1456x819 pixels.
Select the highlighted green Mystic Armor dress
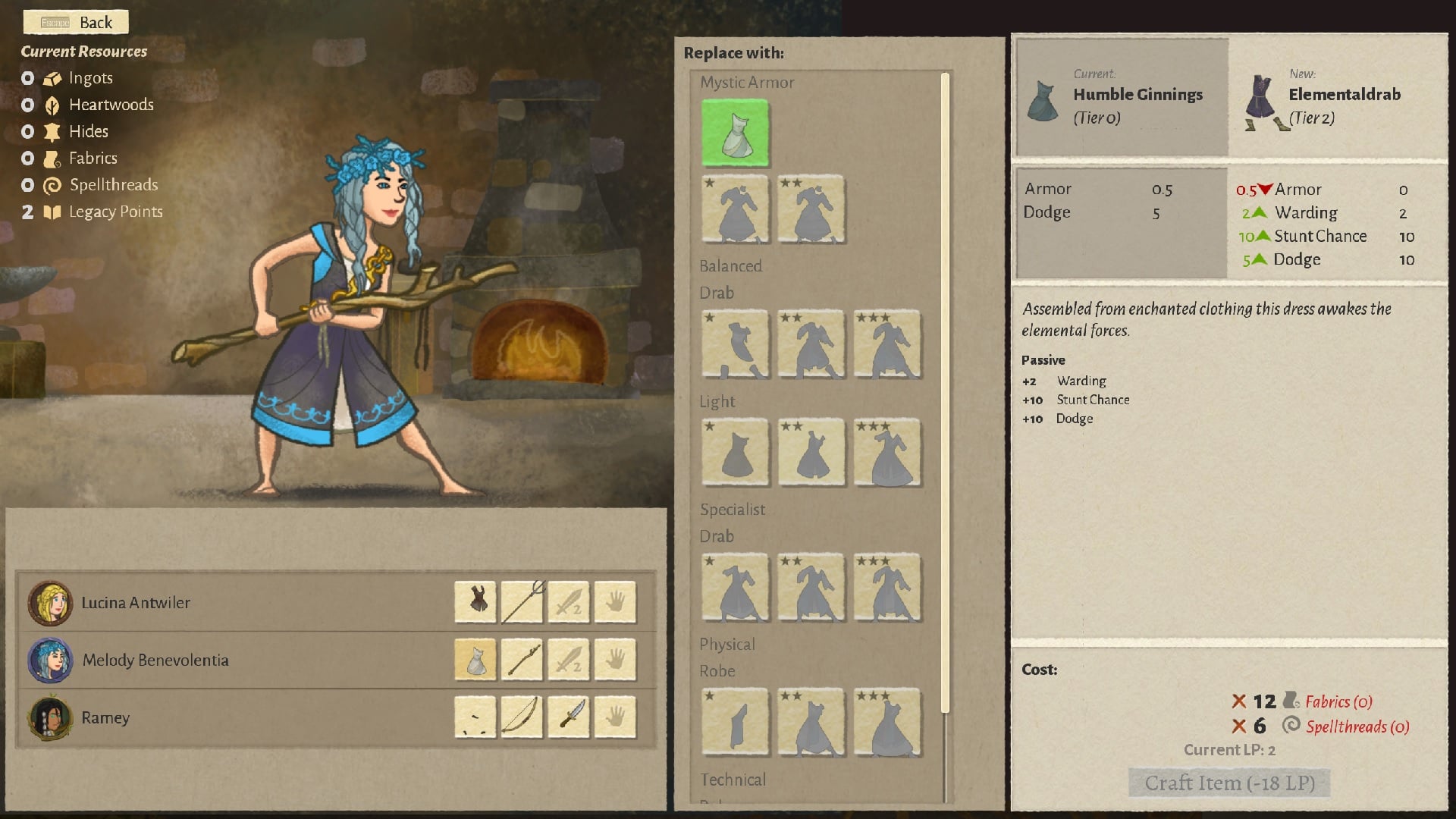coord(735,133)
